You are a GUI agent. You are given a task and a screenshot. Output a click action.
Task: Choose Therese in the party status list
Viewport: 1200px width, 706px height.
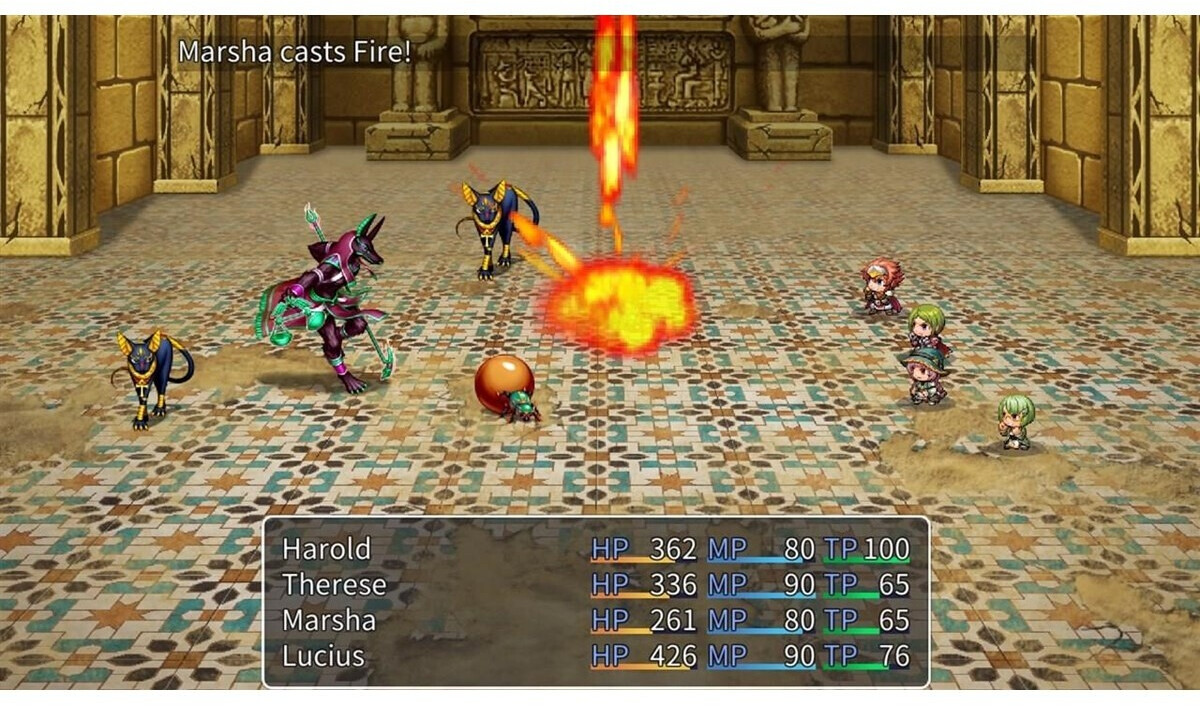[x=333, y=585]
